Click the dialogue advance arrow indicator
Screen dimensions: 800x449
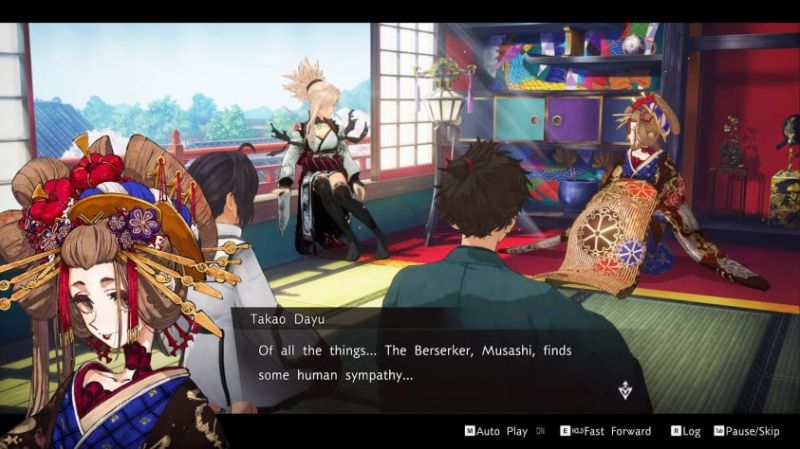pos(625,390)
